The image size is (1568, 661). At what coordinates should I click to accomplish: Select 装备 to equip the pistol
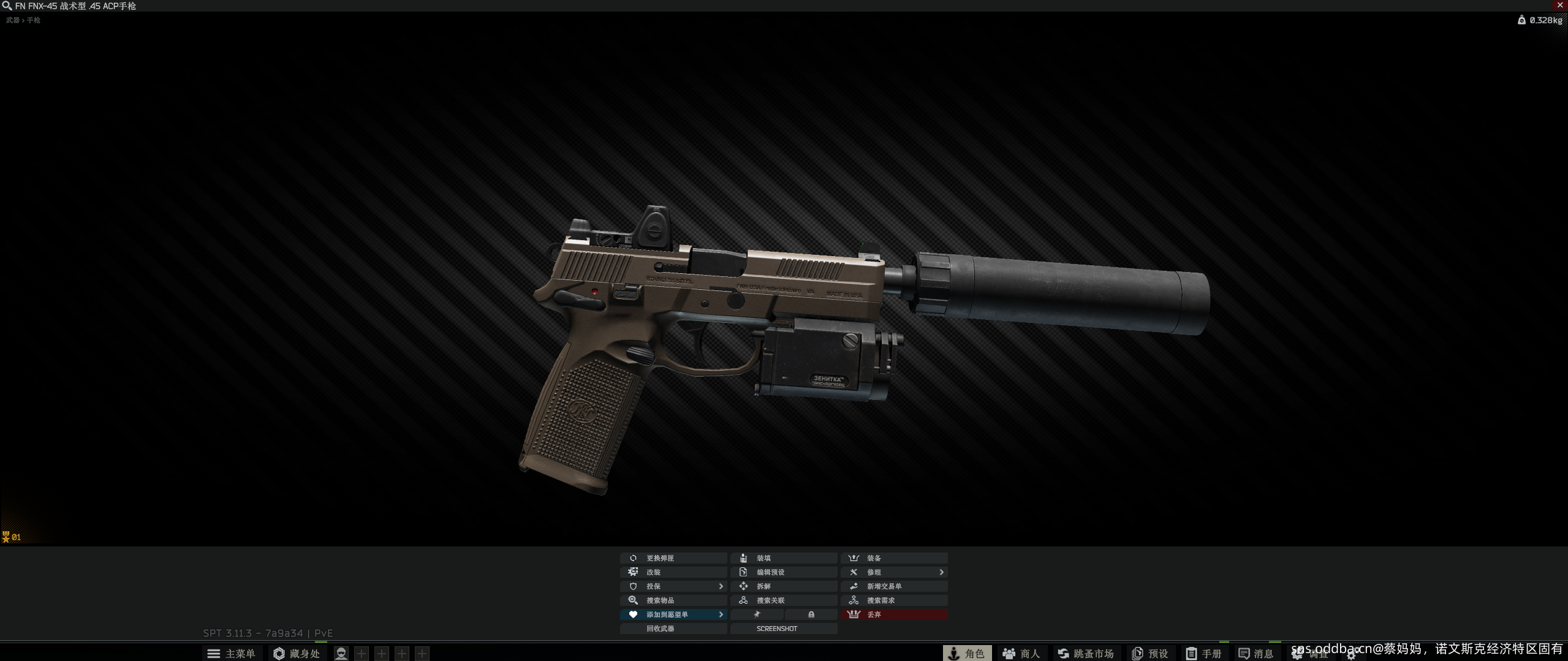893,558
